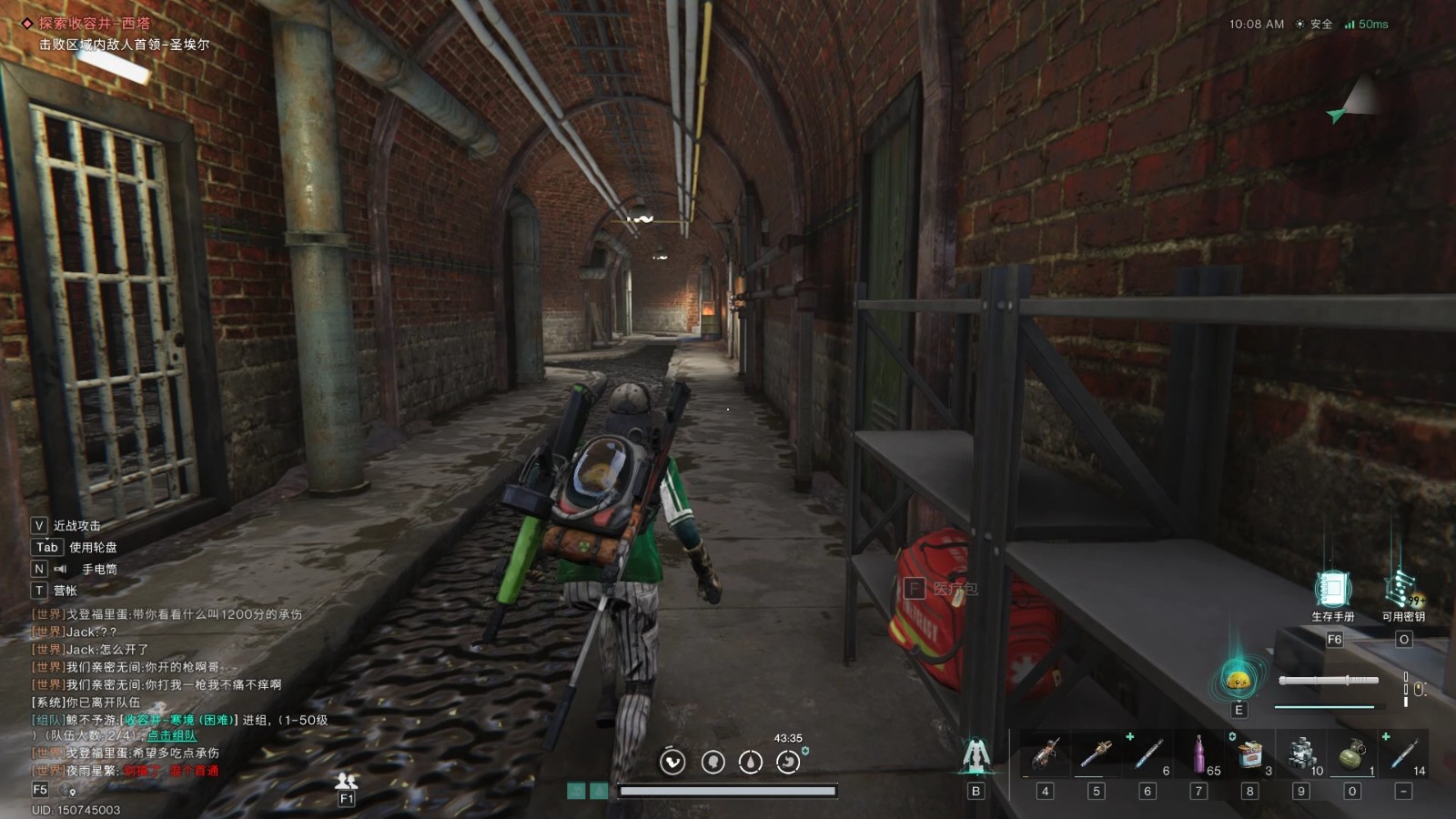
Task: Click the mech suit icon beside the hotbar
Action: [976, 756]
